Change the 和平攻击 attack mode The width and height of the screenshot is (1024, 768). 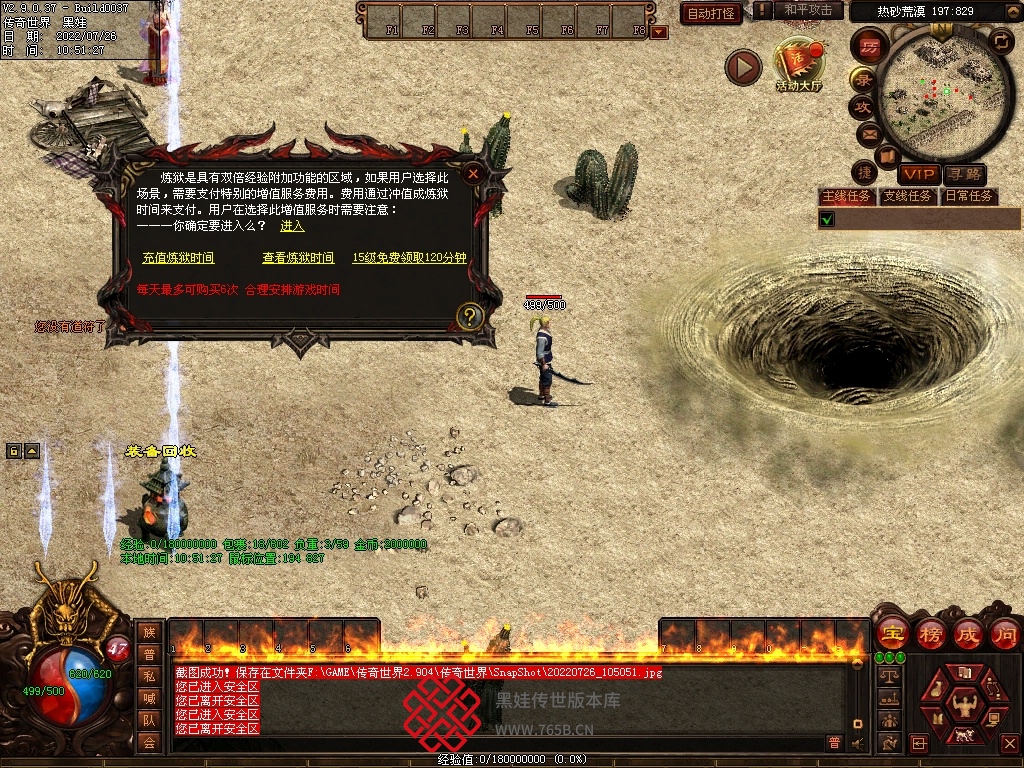pyautogui.click(x=807, y=11)
